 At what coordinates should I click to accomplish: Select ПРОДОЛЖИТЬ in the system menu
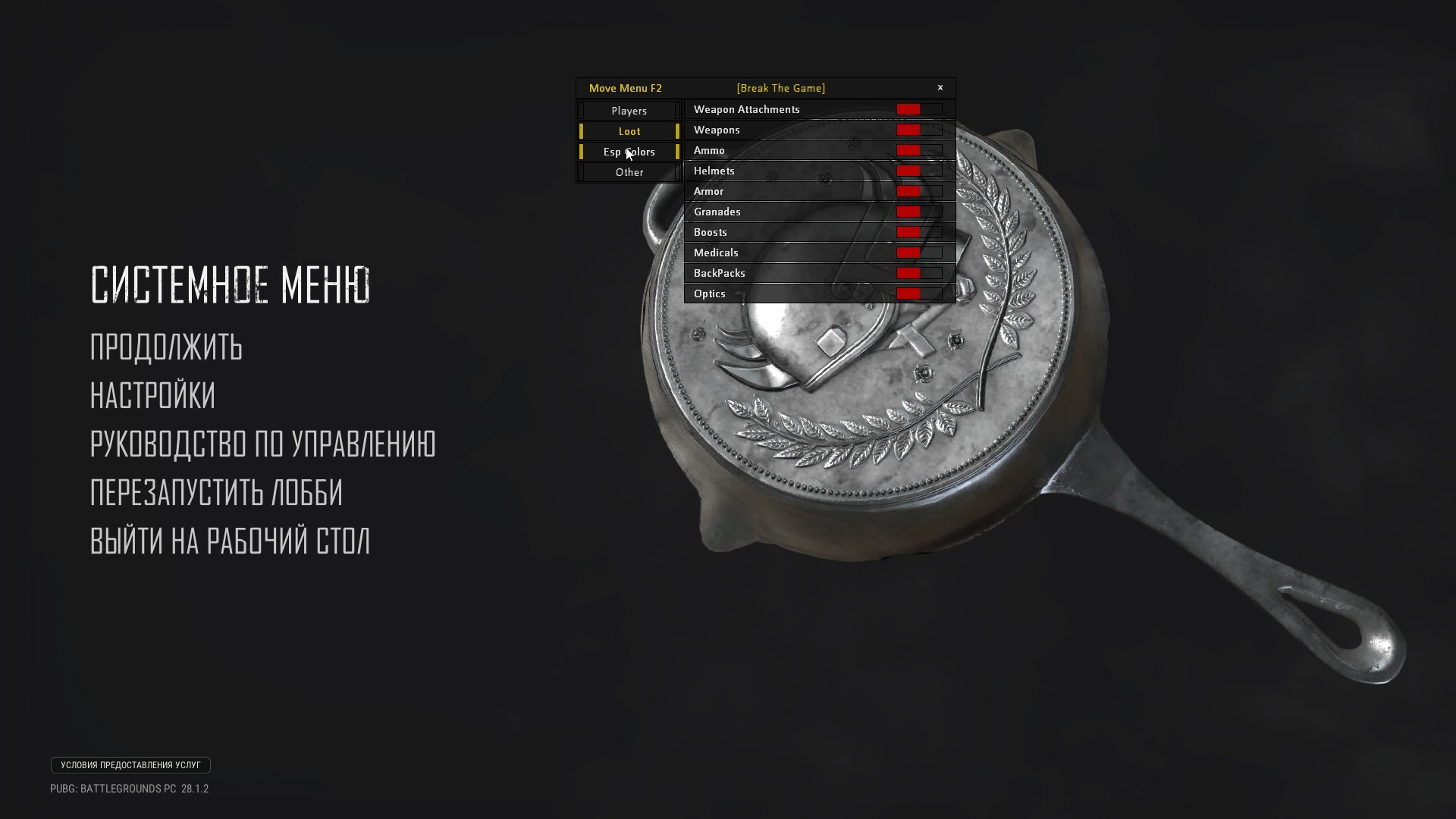click(x=165, y=348)
